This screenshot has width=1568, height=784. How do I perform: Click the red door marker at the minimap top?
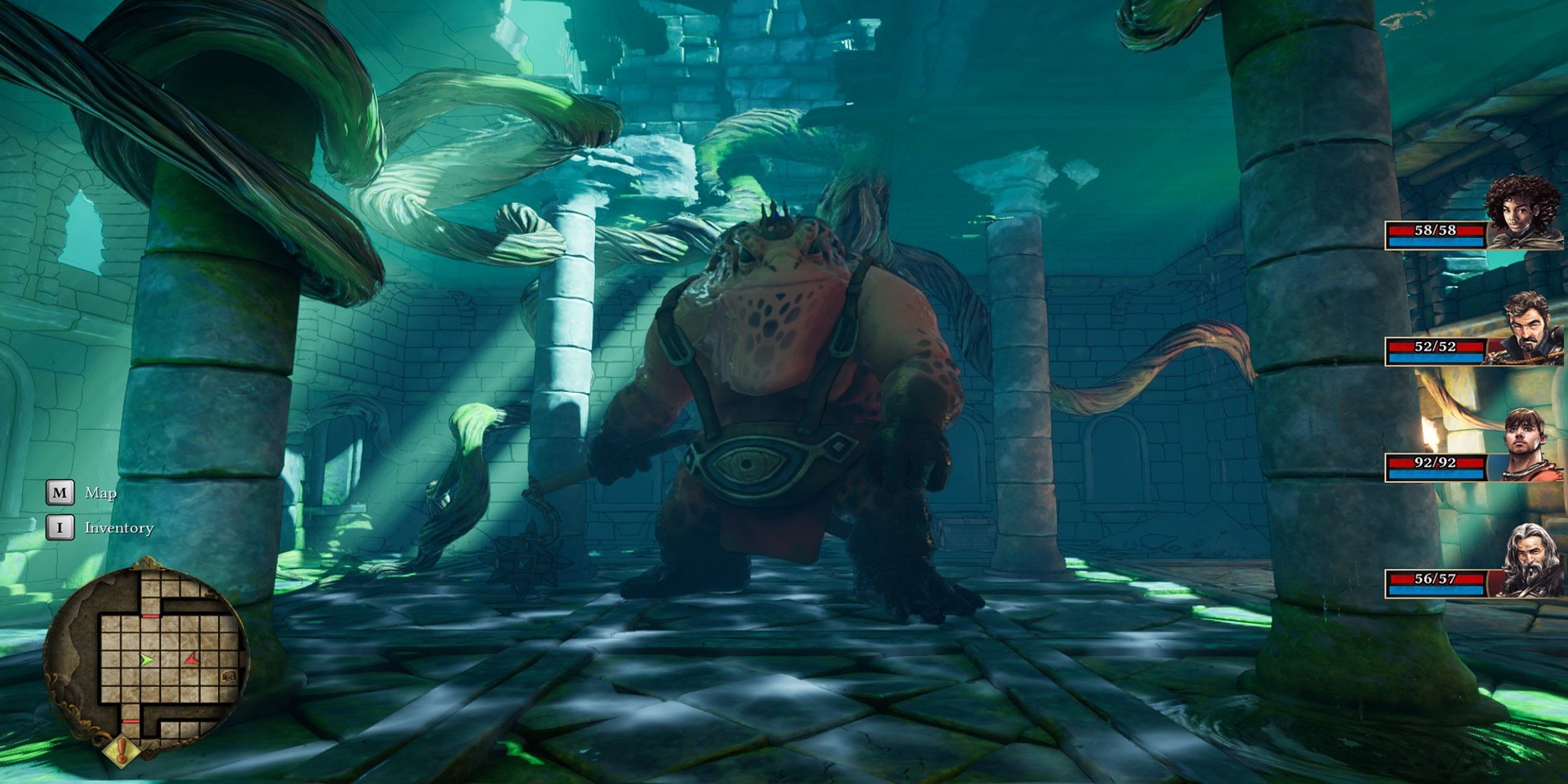pos(152,616)
